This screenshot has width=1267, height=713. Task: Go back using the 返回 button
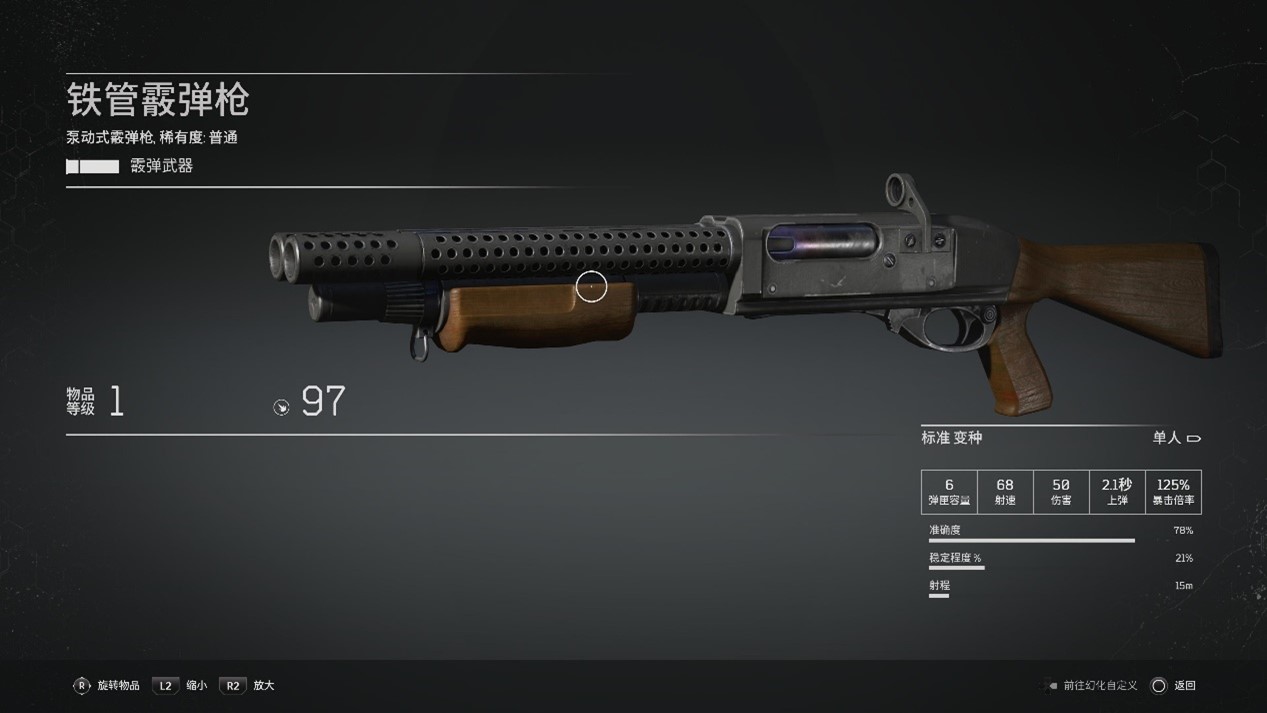point(1173,685)
